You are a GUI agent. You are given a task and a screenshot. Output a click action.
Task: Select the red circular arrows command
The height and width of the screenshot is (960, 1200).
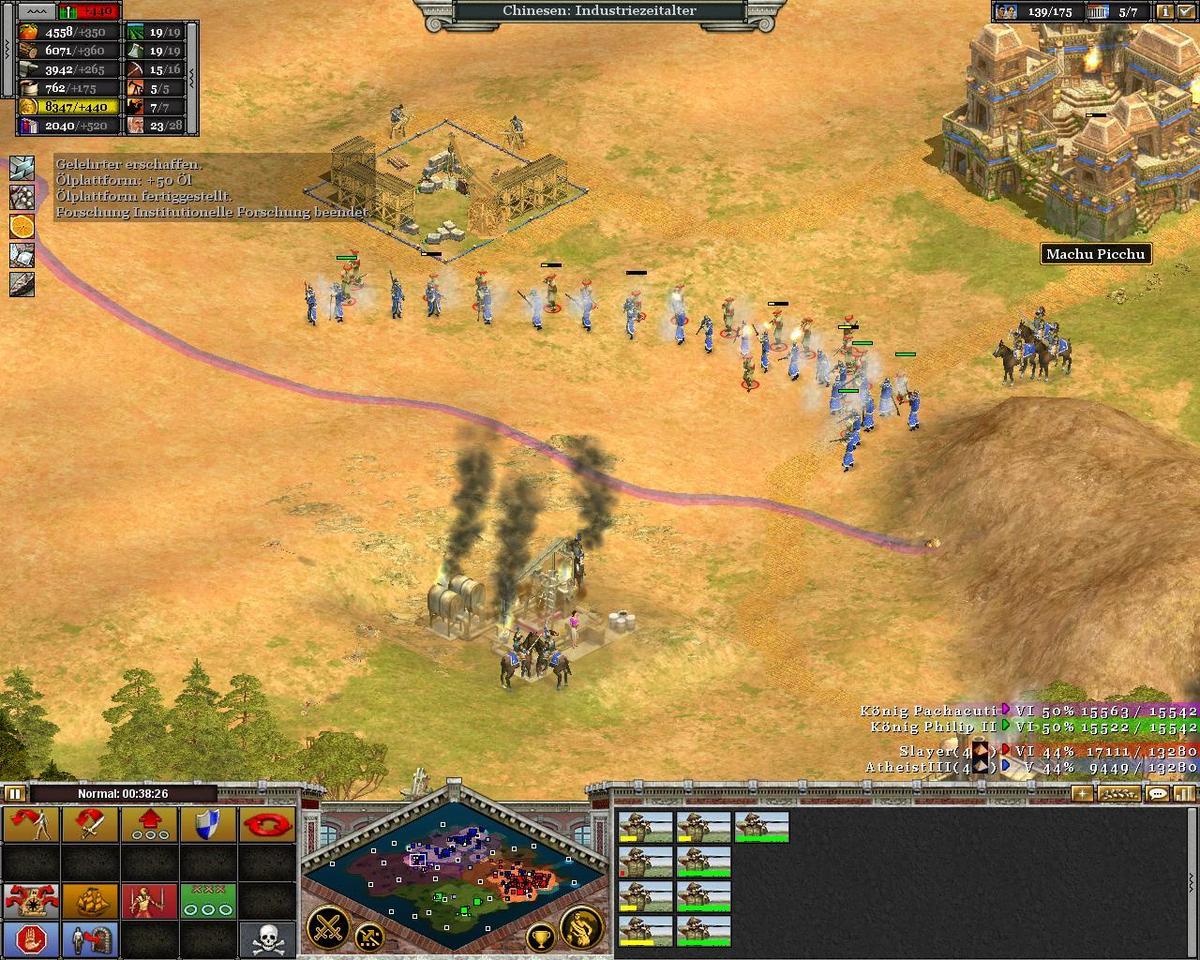[x=267, y=825]
